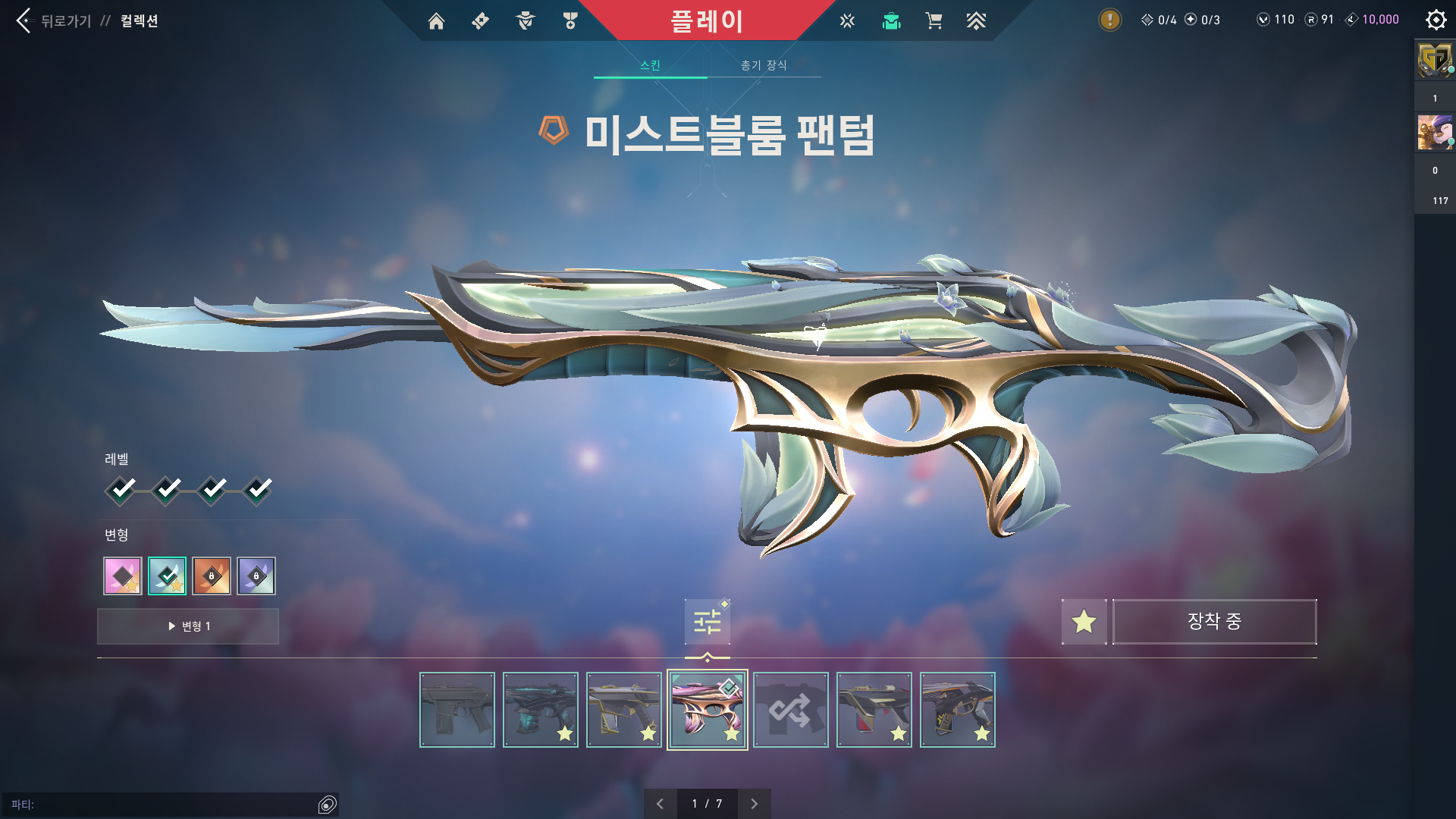Click the notification exclamation badge
1456x819 pixels.
(x=1109, y=20)
